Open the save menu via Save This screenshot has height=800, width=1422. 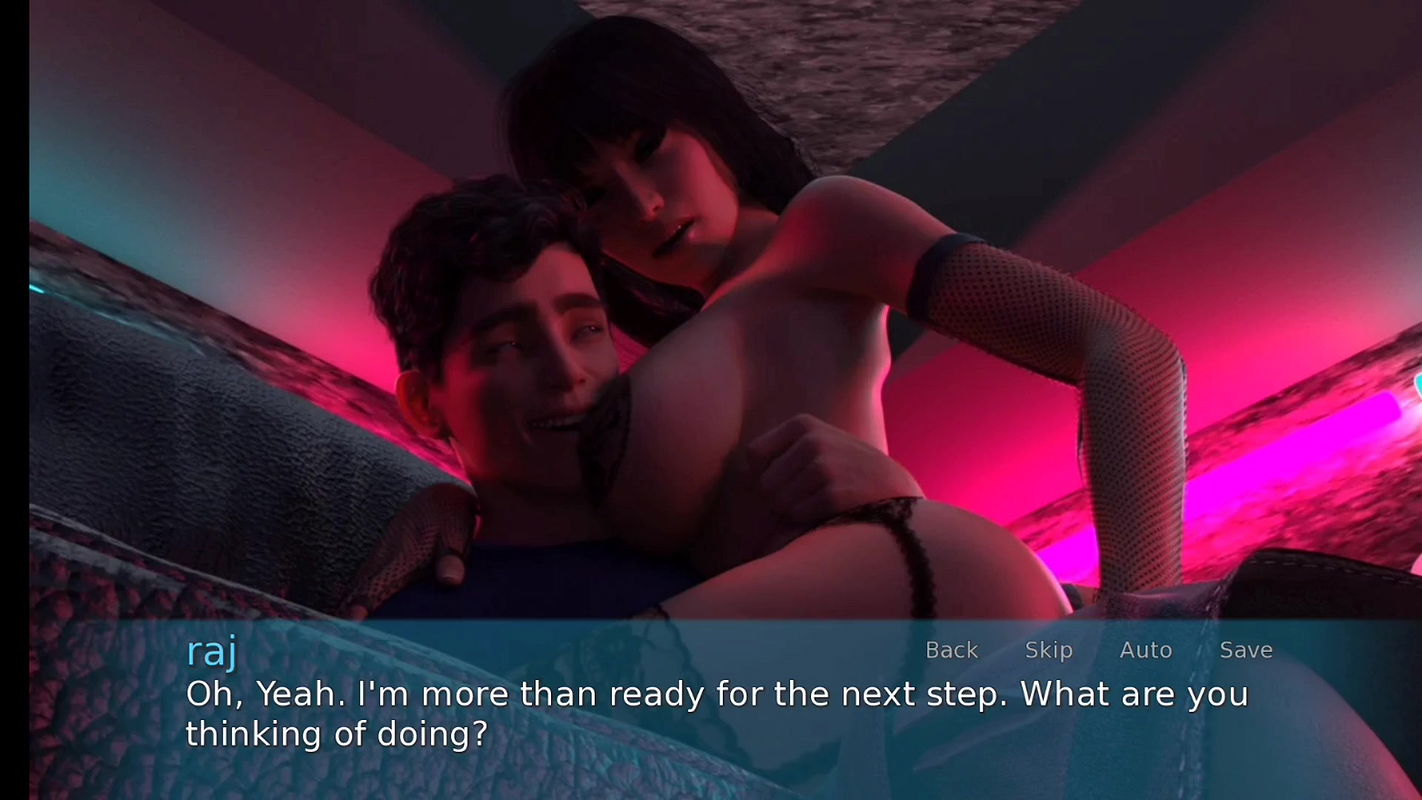coord(1245,650)
